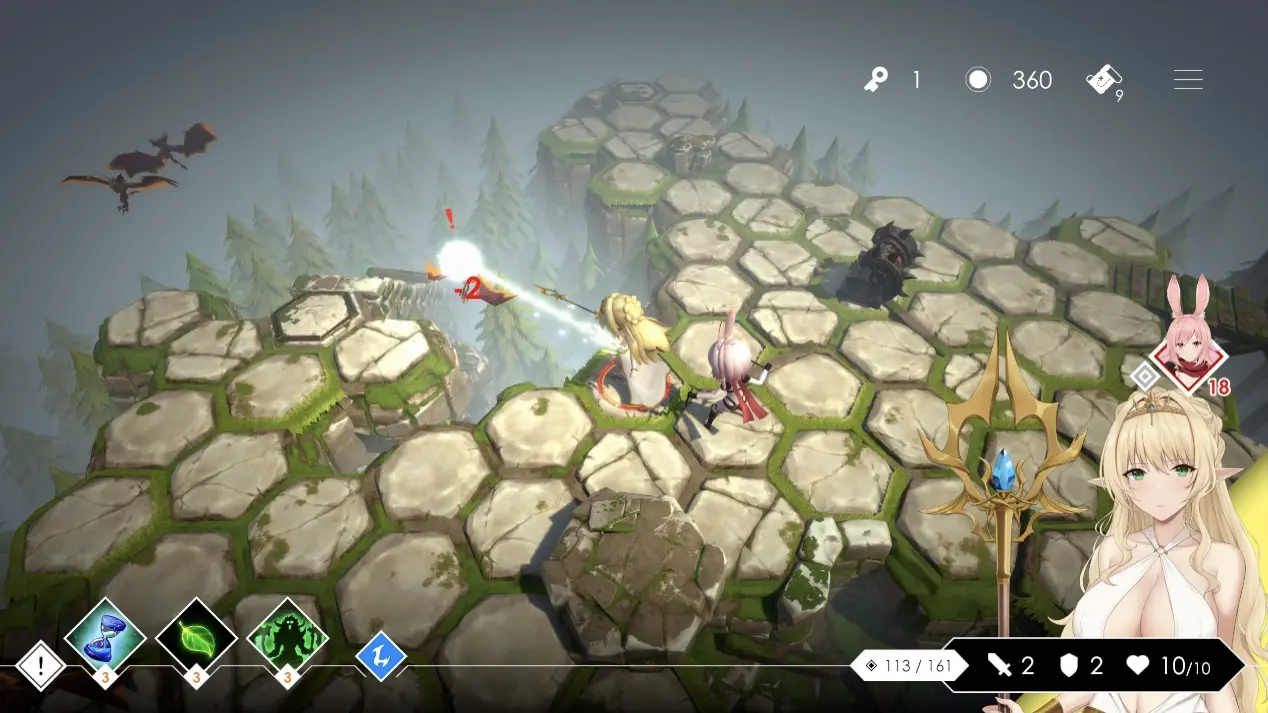Click the small diamond icon beside bunny portrait
This screenshot has height=713, width=1268.
[1145, 376]
